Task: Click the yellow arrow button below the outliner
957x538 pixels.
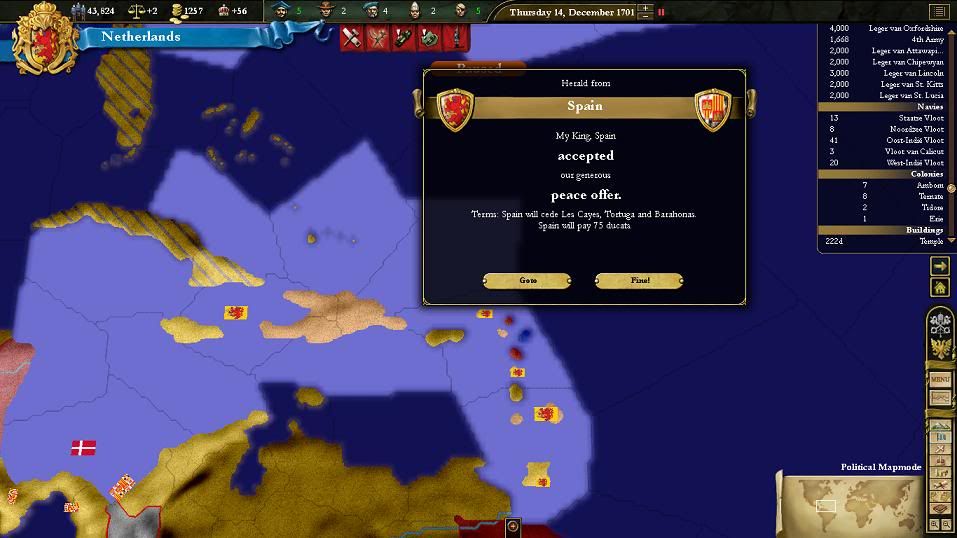Action: 940,266
